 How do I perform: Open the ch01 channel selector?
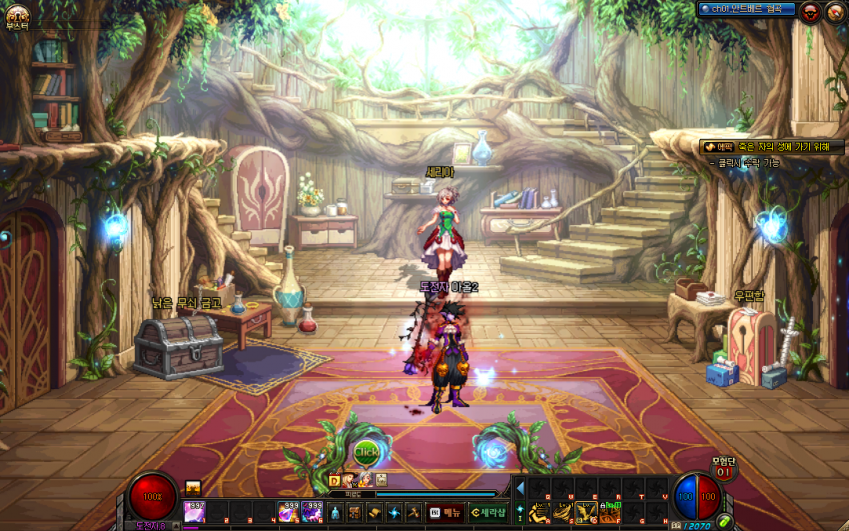click(747, 10)
